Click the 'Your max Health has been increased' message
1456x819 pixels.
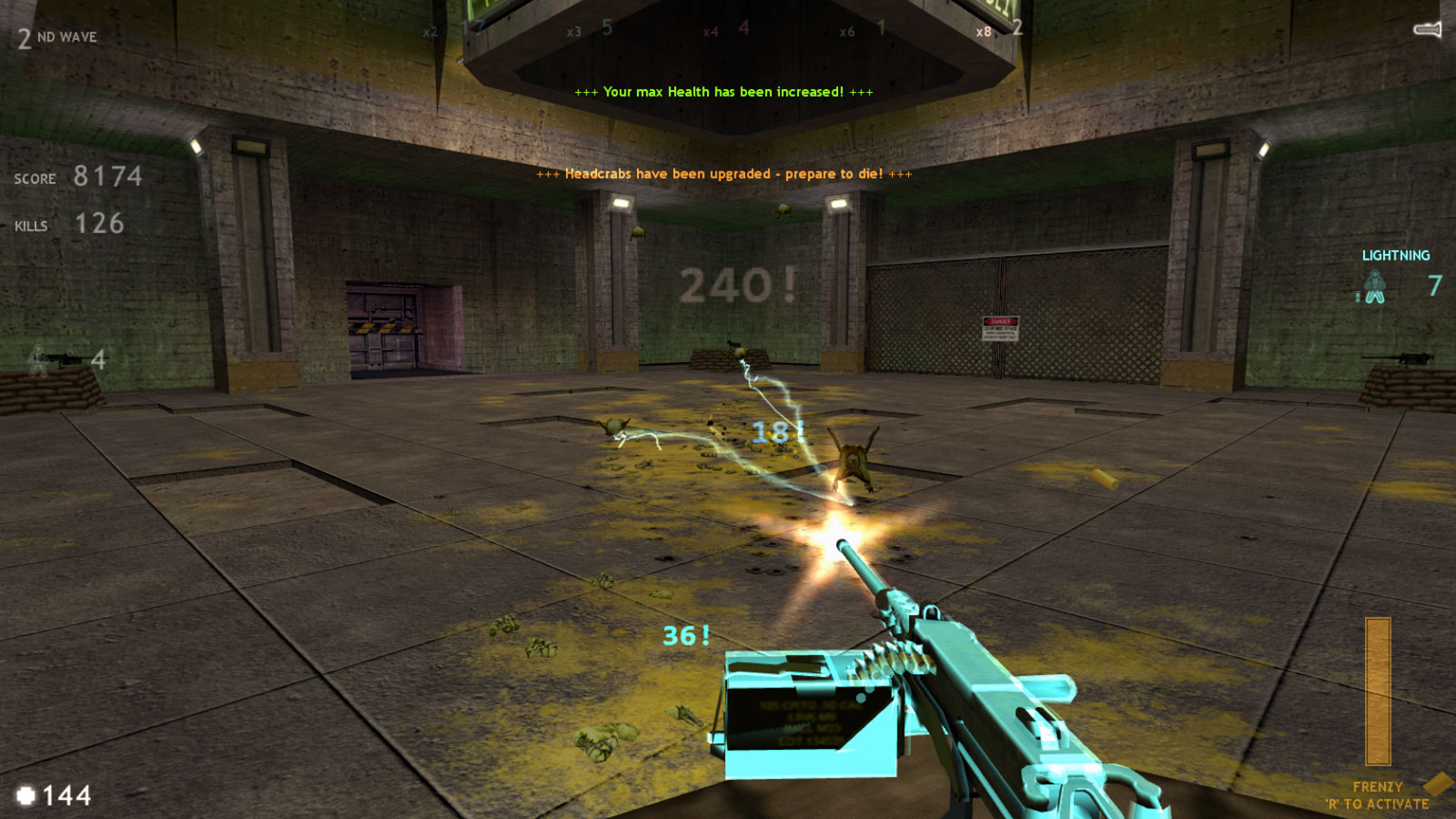[723, 92]
